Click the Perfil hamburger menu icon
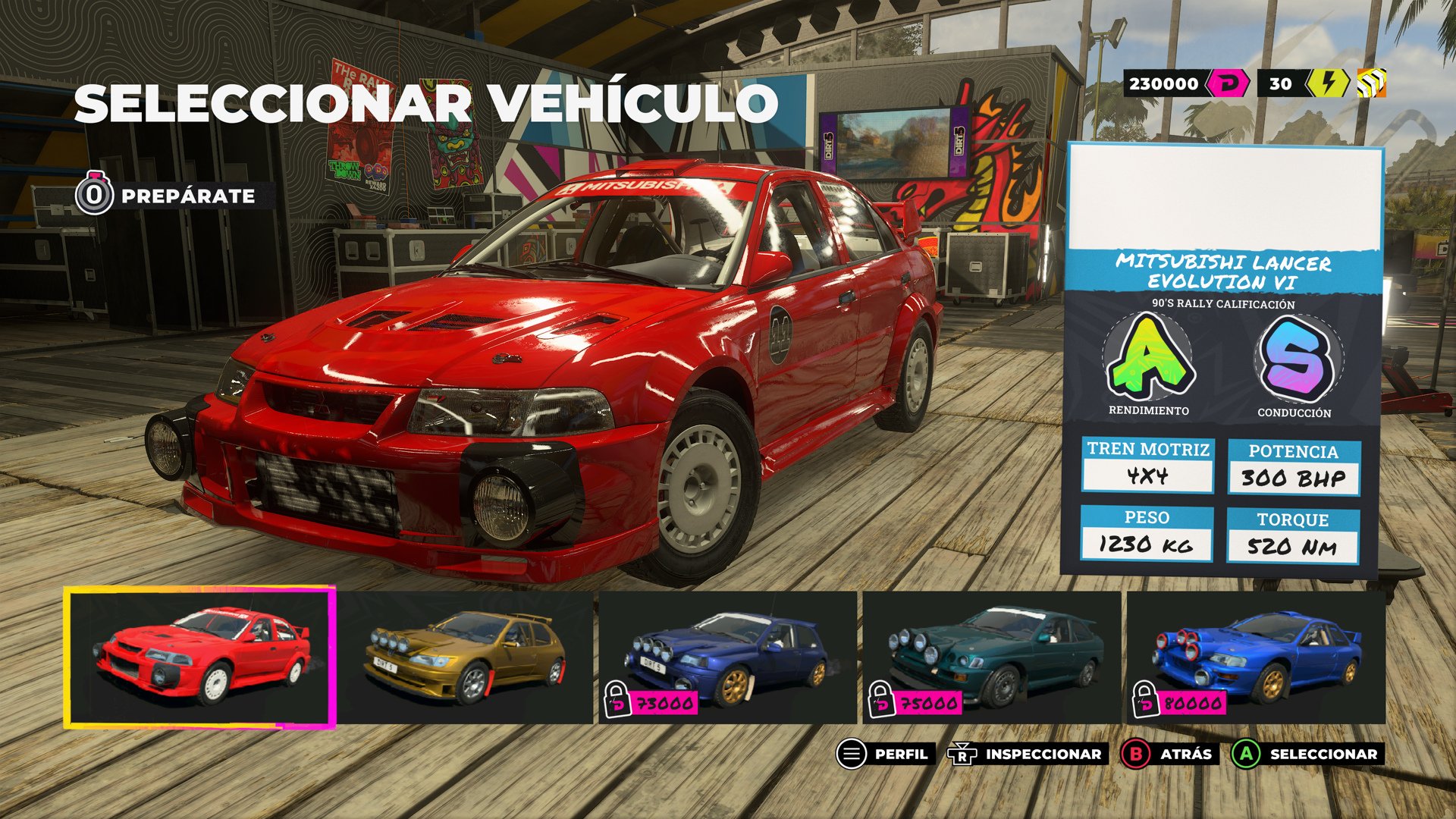The height and width of the screenshot is (819, 1456). click(850, 755)
